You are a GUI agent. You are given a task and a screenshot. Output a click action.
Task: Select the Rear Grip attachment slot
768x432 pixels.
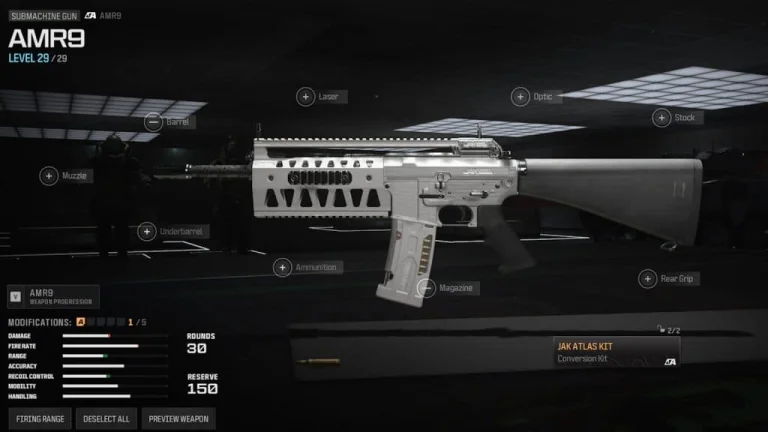coord(647,279)
